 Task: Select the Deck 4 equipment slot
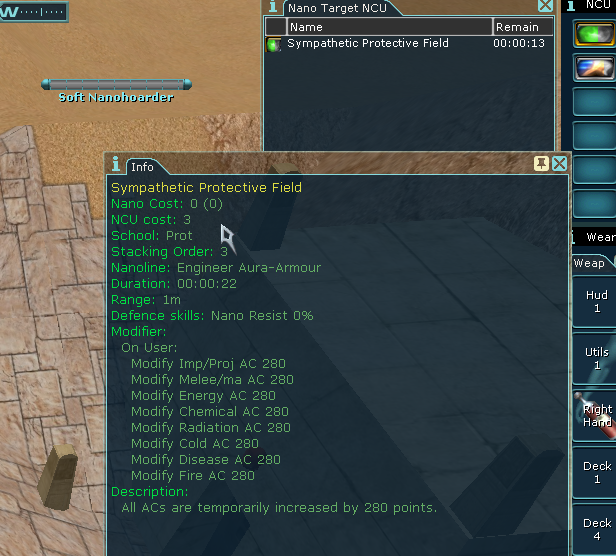tap(596, 530)
